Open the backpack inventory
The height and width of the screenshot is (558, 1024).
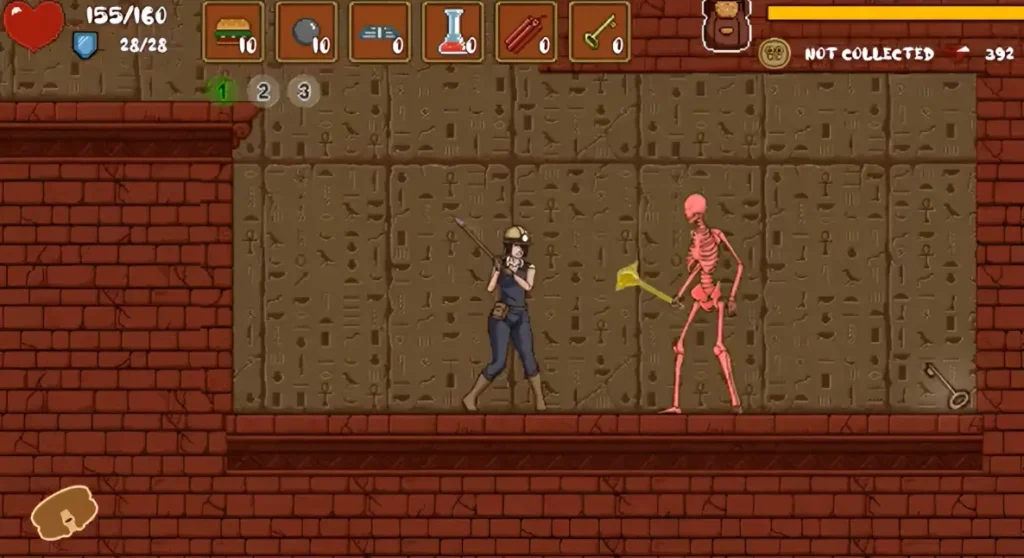(x=727, y=24)
